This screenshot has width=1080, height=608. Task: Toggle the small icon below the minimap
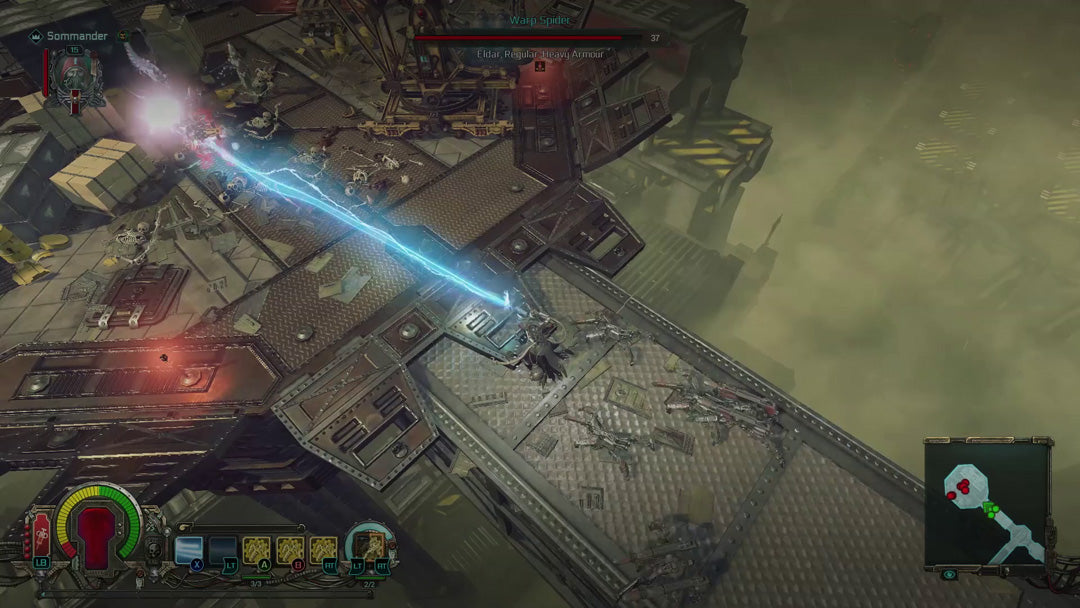click(x=947, y=575)
